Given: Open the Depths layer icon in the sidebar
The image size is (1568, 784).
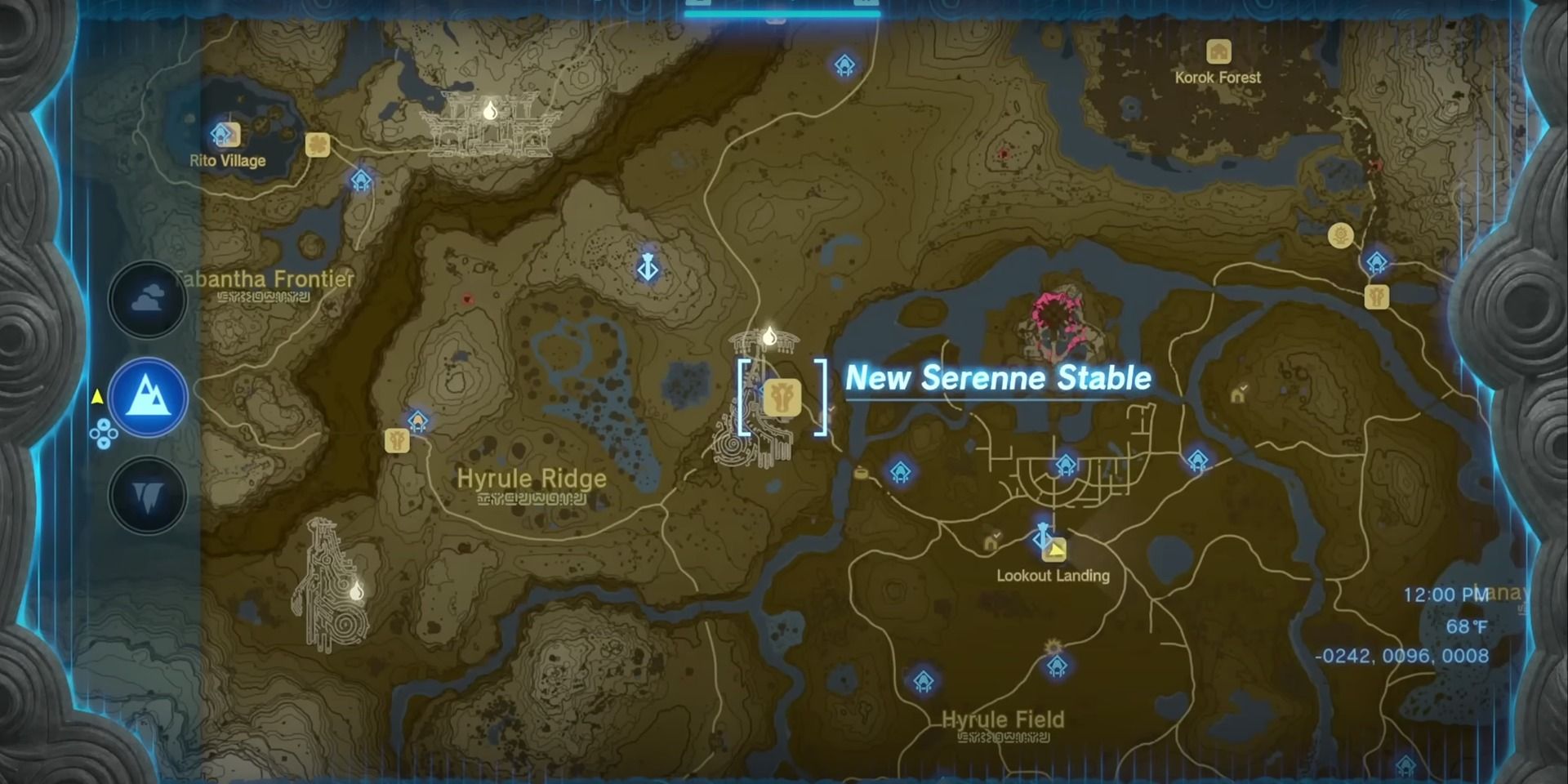Looking at the screenshot, I should click(x=147, y=497).
